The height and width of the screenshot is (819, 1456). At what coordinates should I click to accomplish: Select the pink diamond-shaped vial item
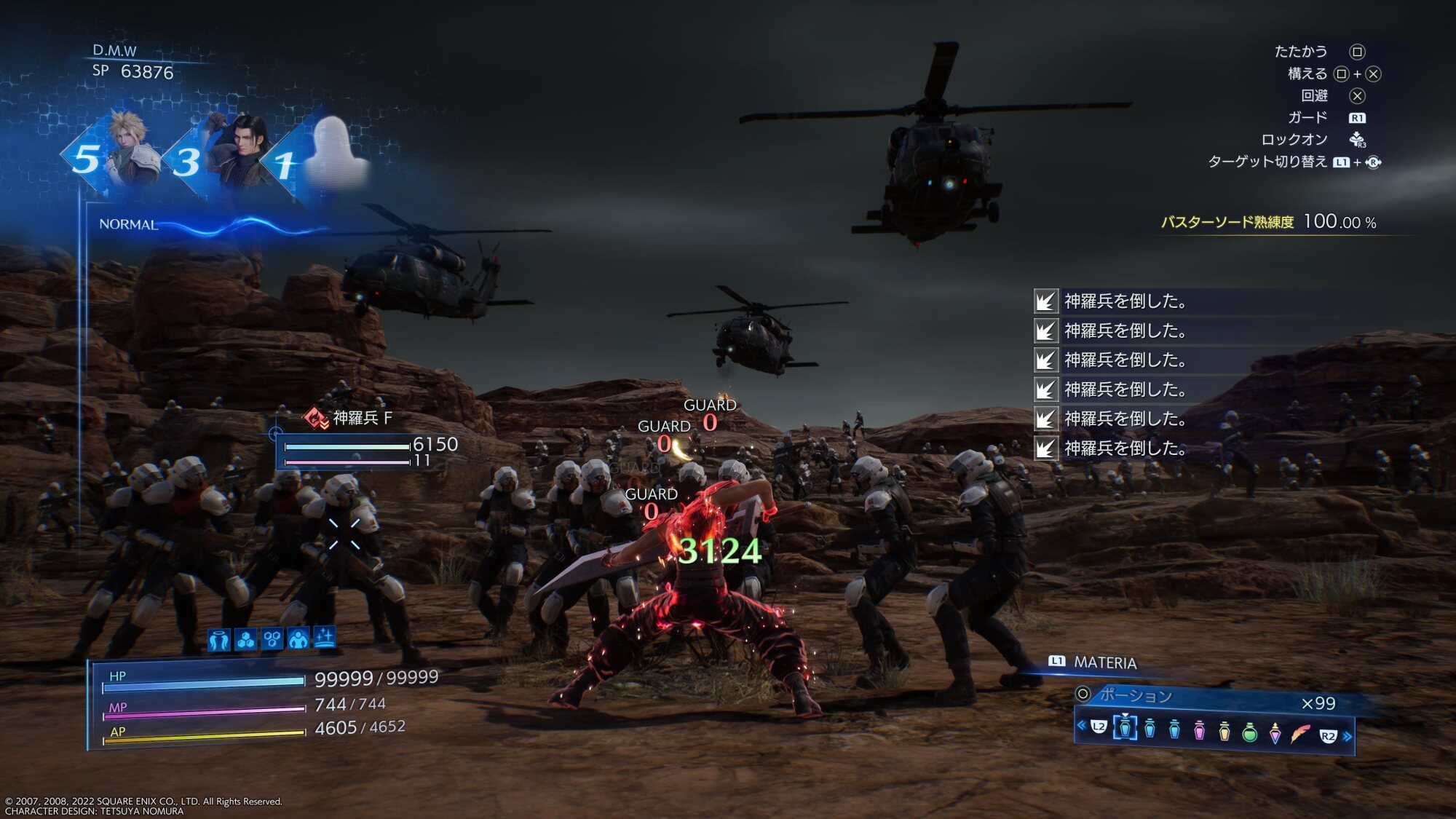pos(1275,732)
